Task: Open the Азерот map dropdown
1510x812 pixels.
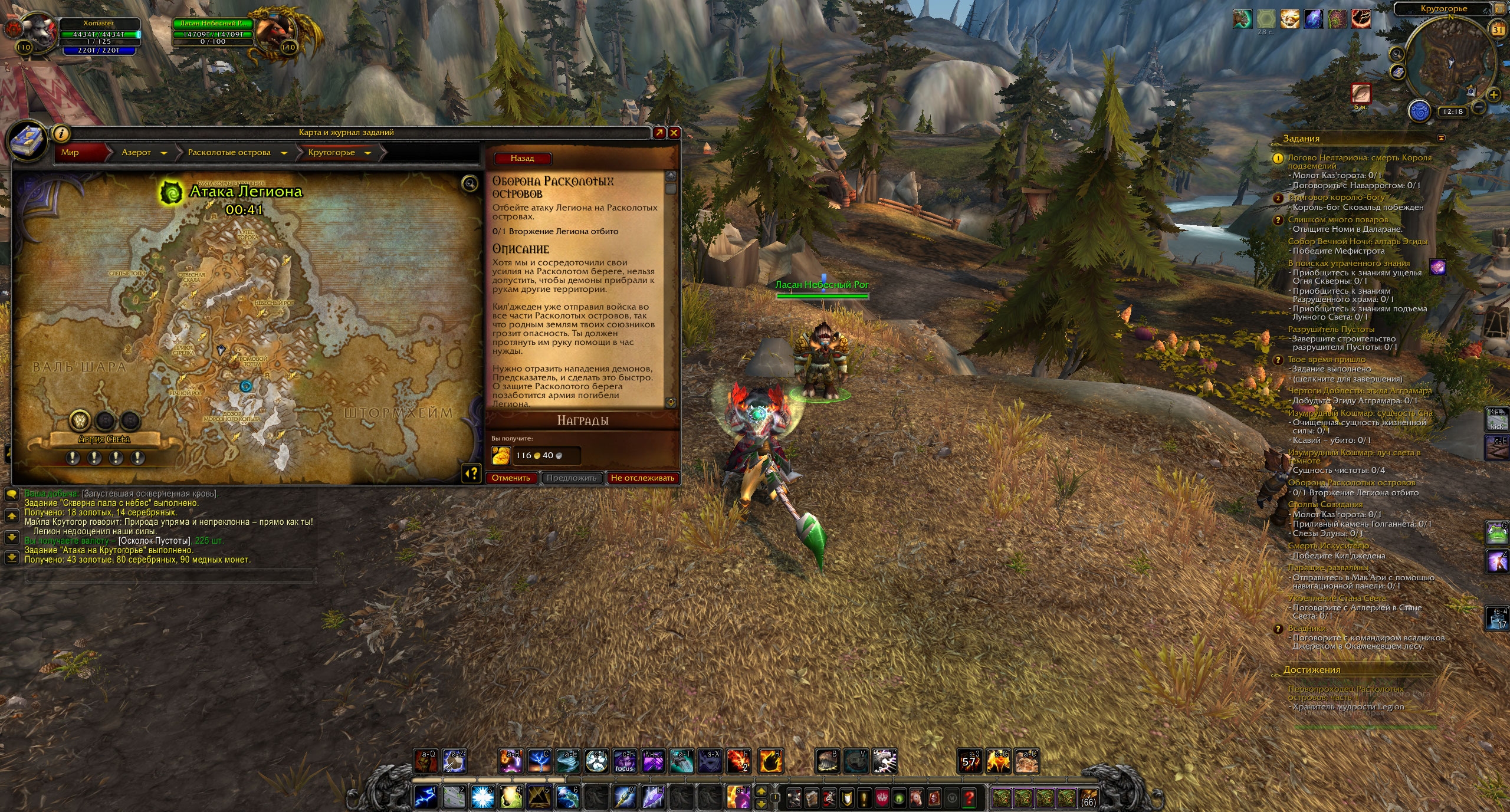Action: [164, 153]
